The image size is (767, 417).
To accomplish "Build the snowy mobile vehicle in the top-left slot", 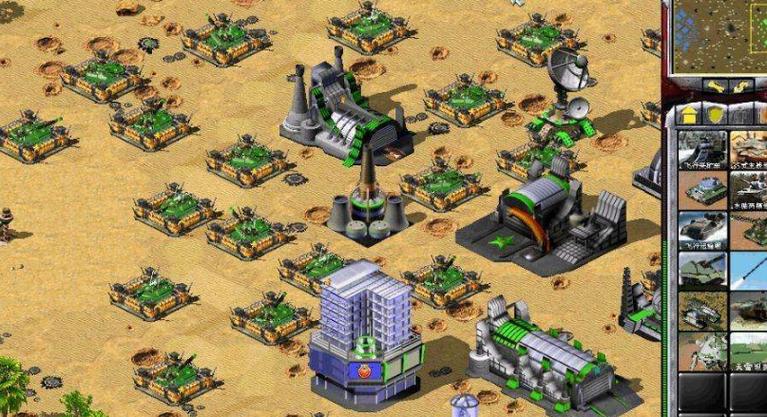I will 702,147.
